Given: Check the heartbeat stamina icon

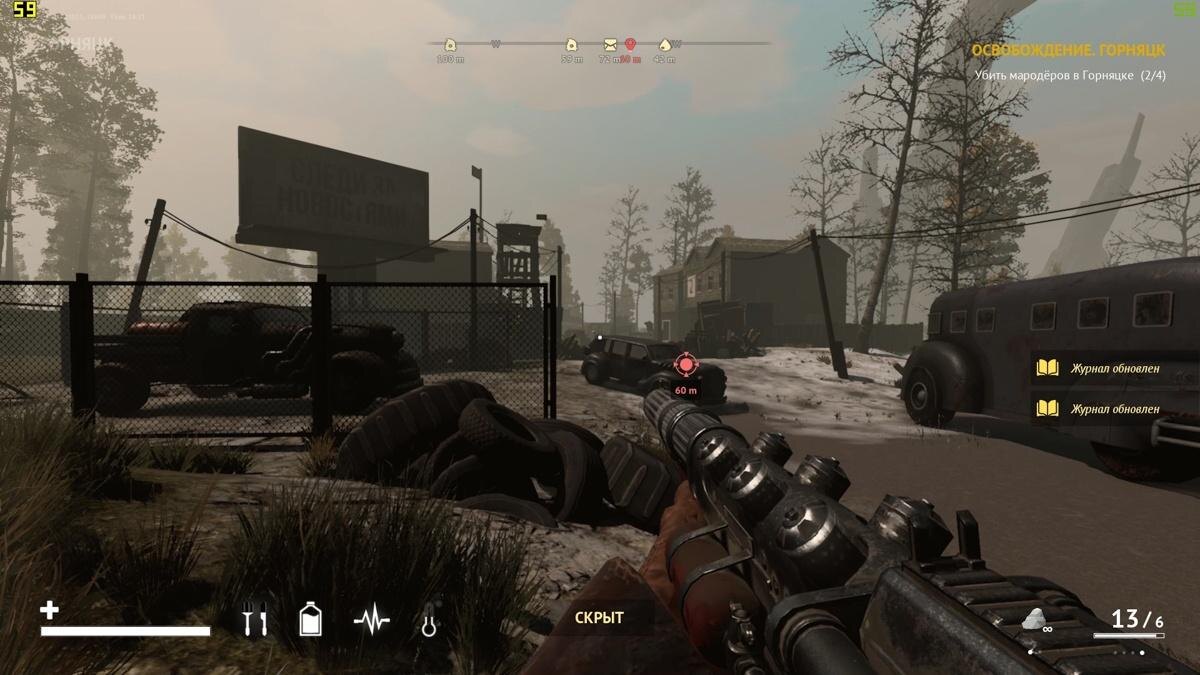Looking at the screenshot, I should [371, 621].
